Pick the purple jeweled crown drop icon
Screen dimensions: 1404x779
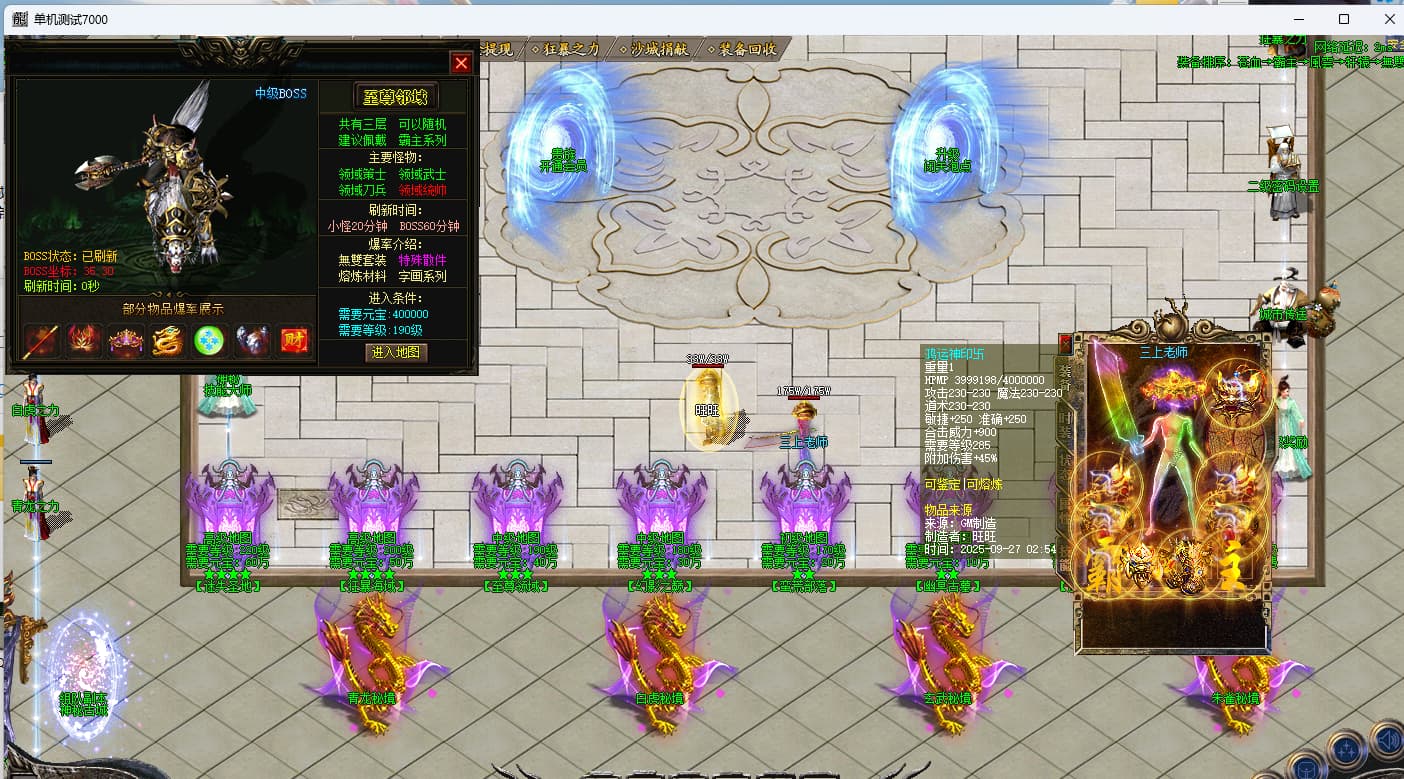126,341
